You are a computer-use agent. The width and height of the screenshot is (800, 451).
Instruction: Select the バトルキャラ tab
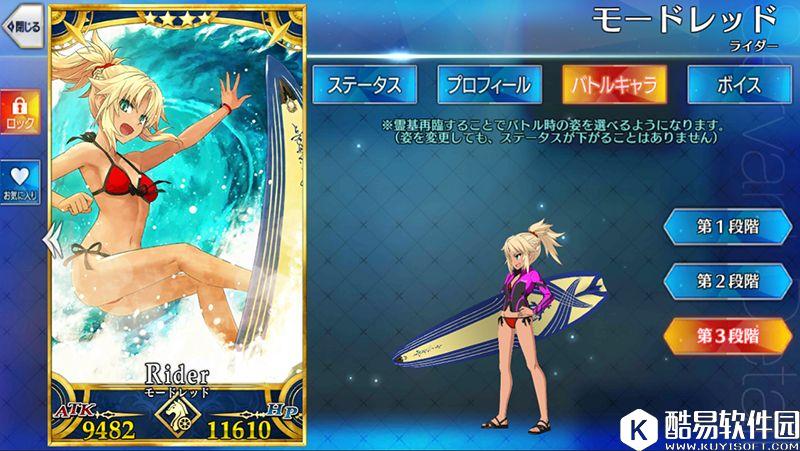(x=614, y=85)
